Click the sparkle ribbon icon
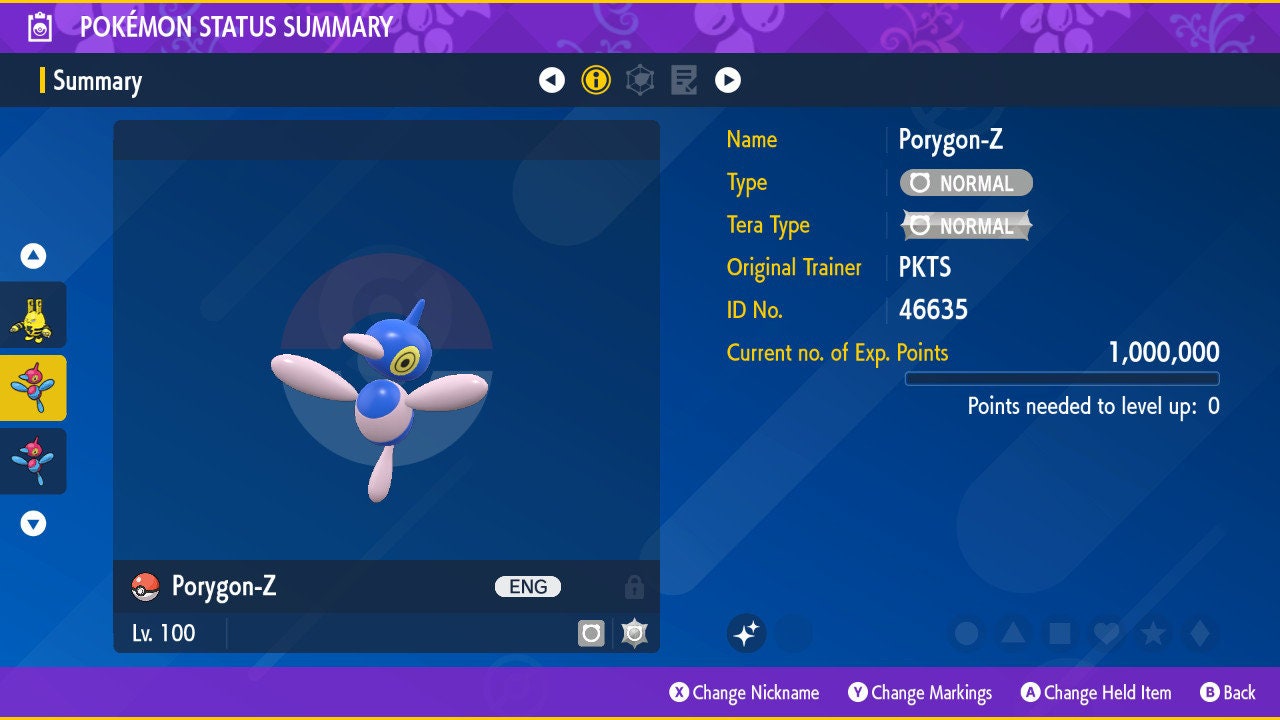The image size is (1280, 720). 746,633
